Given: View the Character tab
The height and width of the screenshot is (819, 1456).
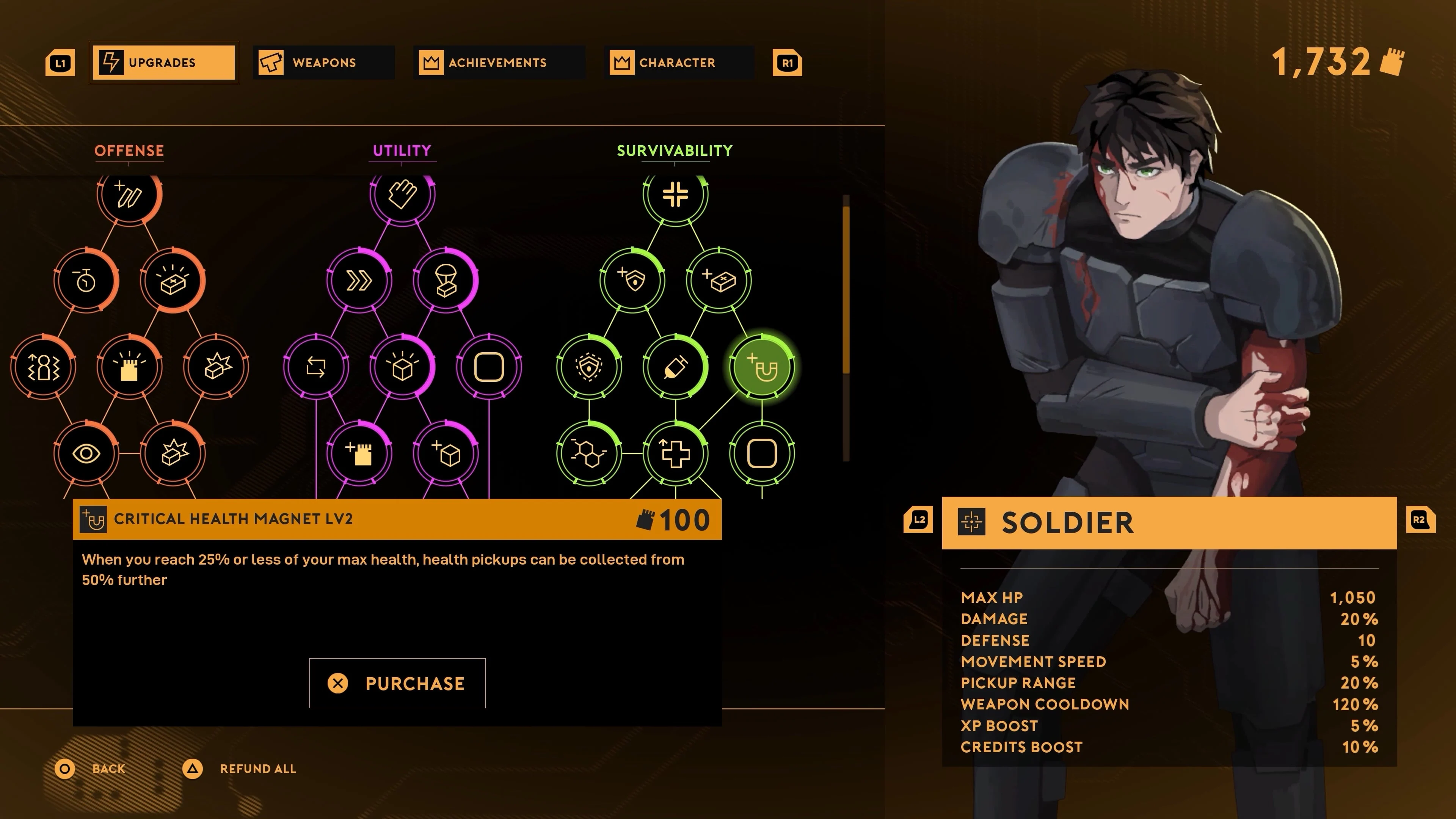Looking at the screenshot, I should pyautogui.click(x=678, y=62).
